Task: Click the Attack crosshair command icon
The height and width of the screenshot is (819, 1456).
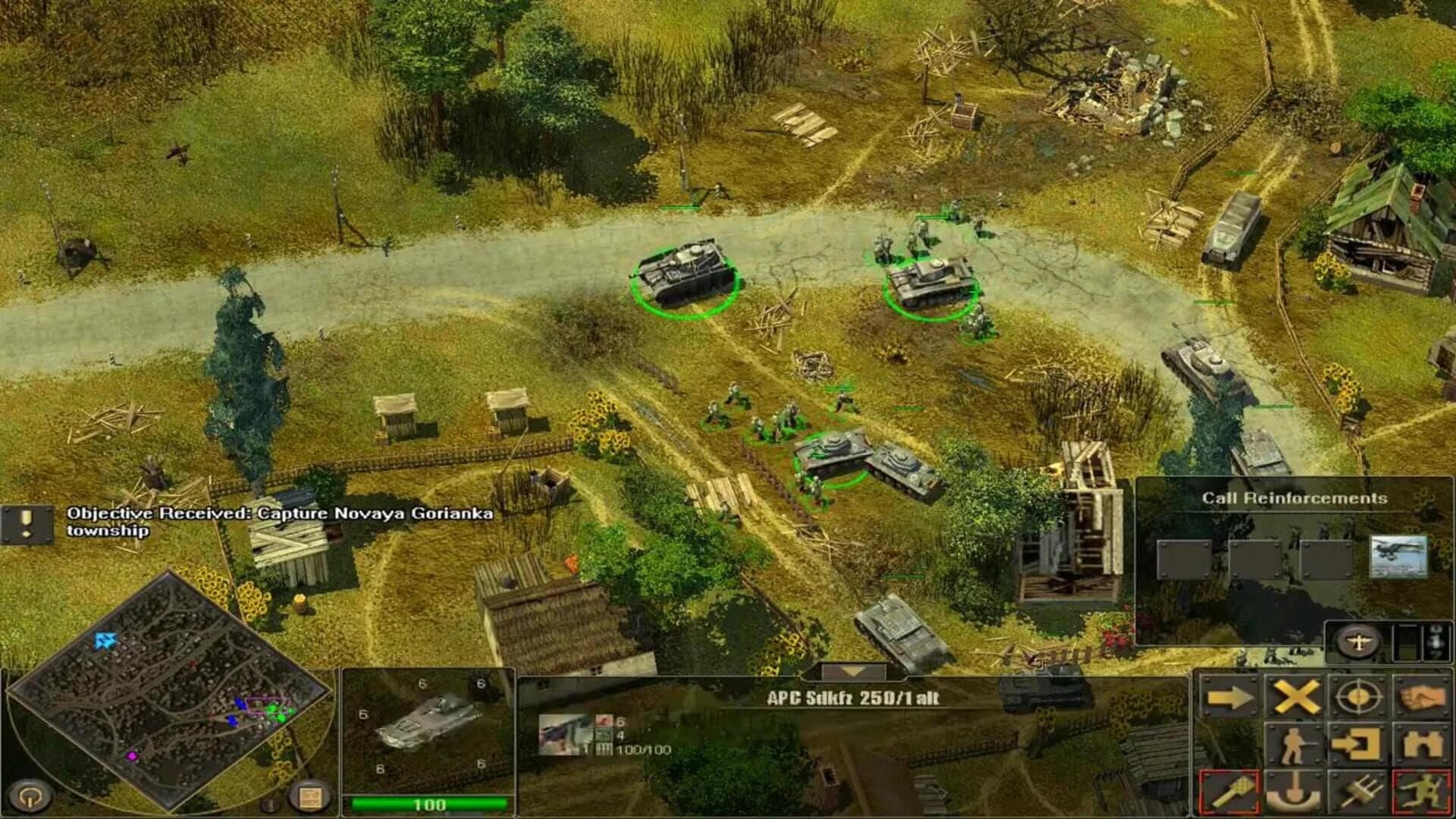Action: [1358, 695]
